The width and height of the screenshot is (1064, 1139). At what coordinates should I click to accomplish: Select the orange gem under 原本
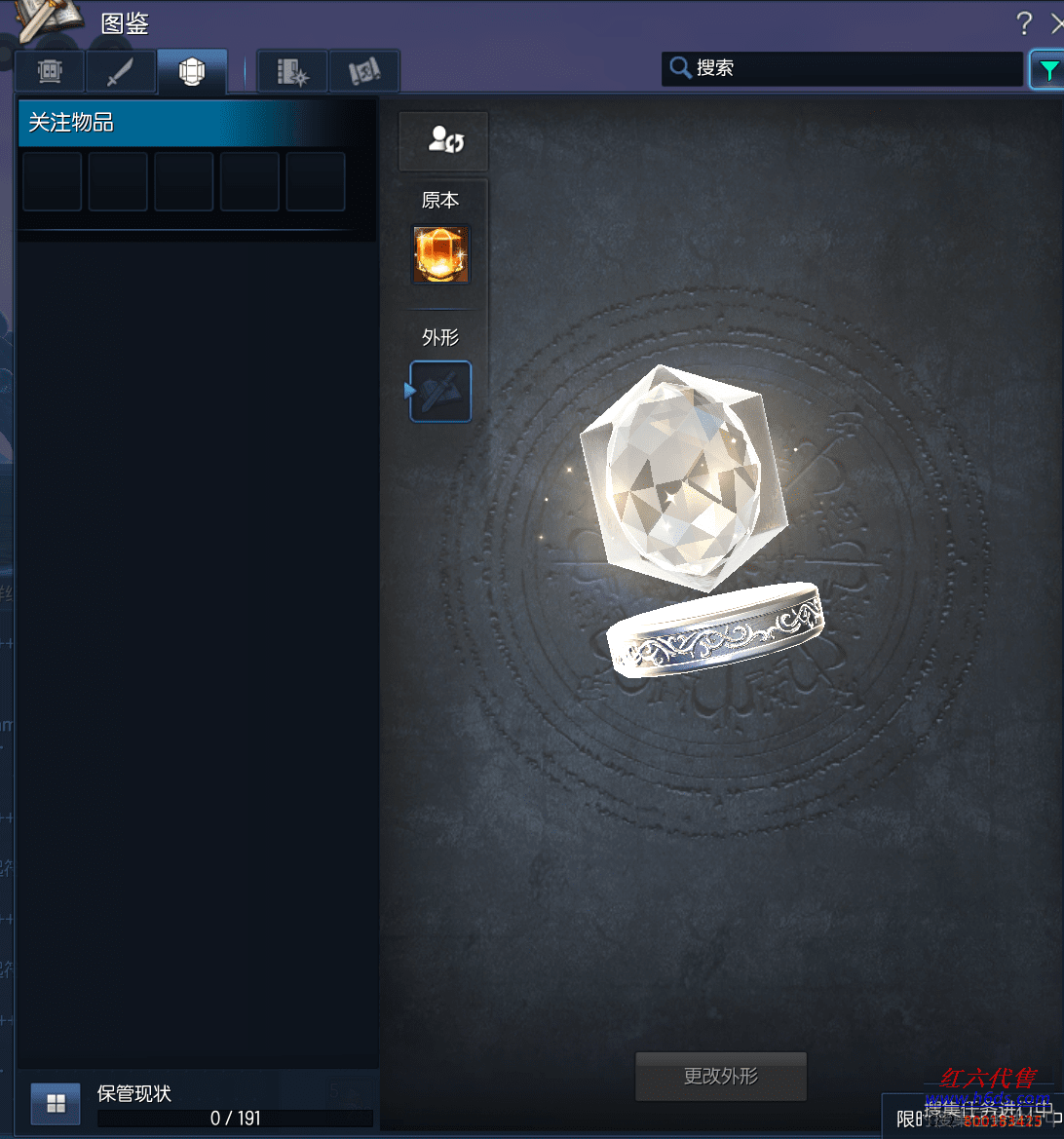point(441,255)
